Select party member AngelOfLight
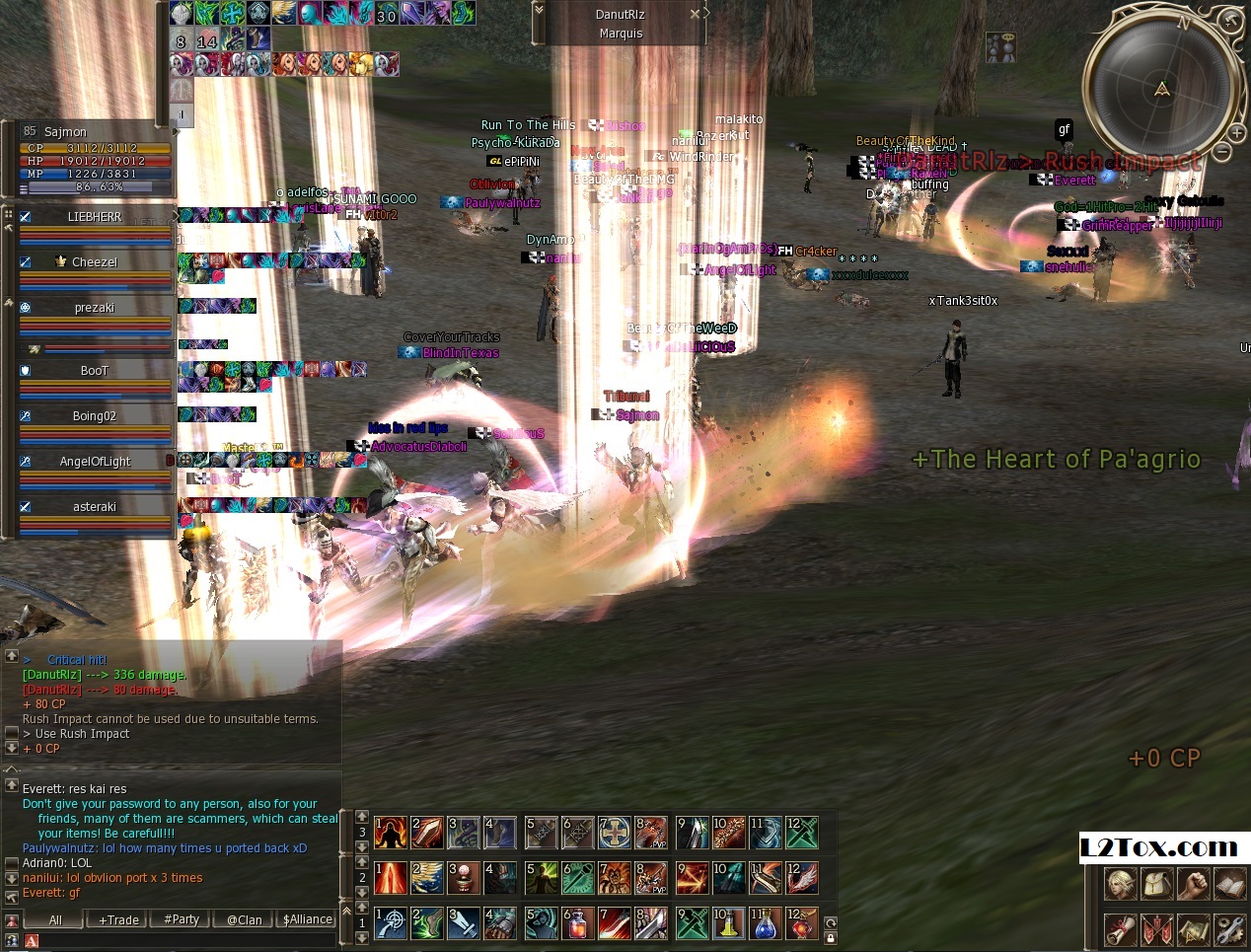 (94, 462)
